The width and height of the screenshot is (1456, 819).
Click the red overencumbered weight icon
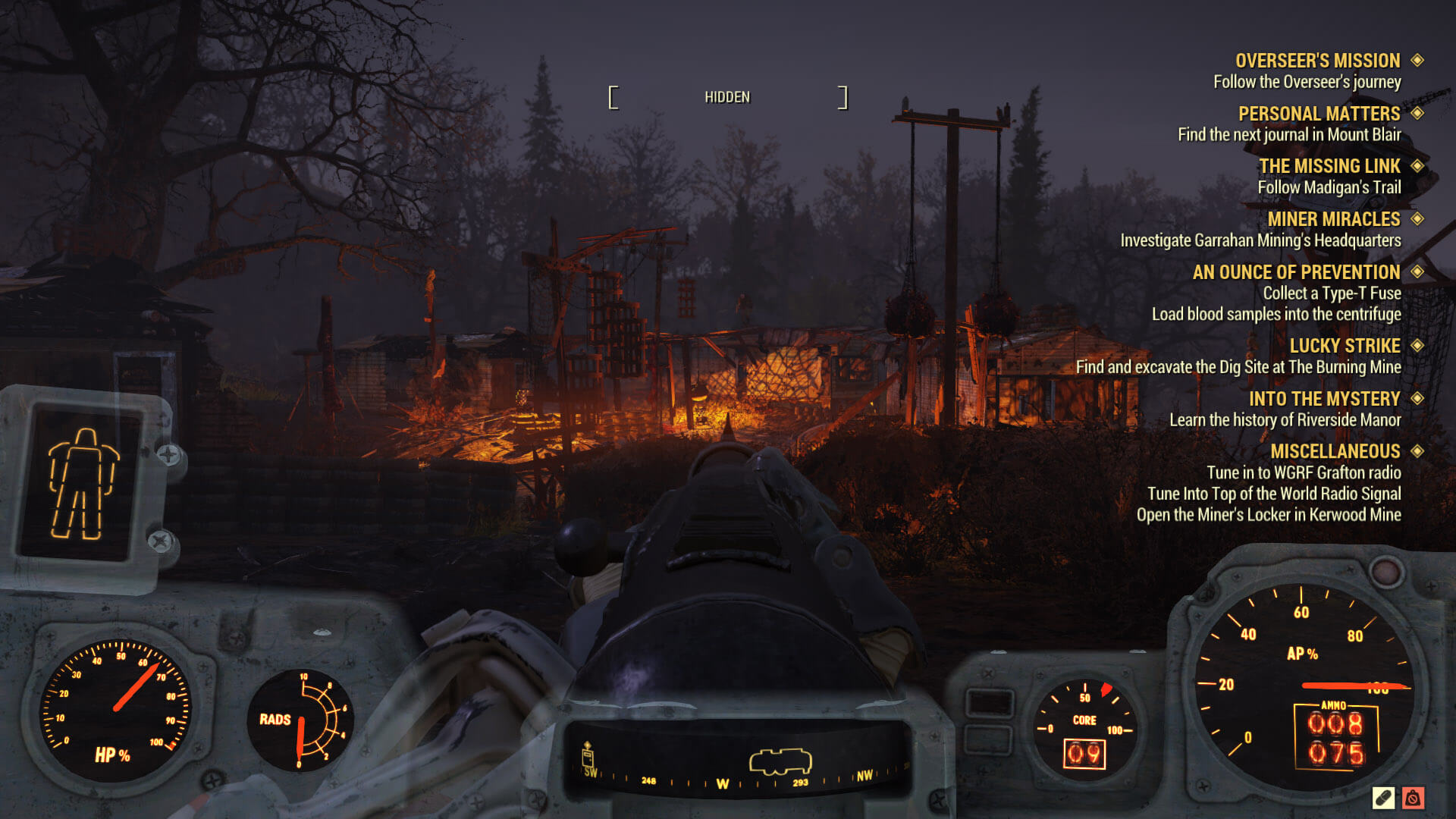click(x=1413, y=798)
